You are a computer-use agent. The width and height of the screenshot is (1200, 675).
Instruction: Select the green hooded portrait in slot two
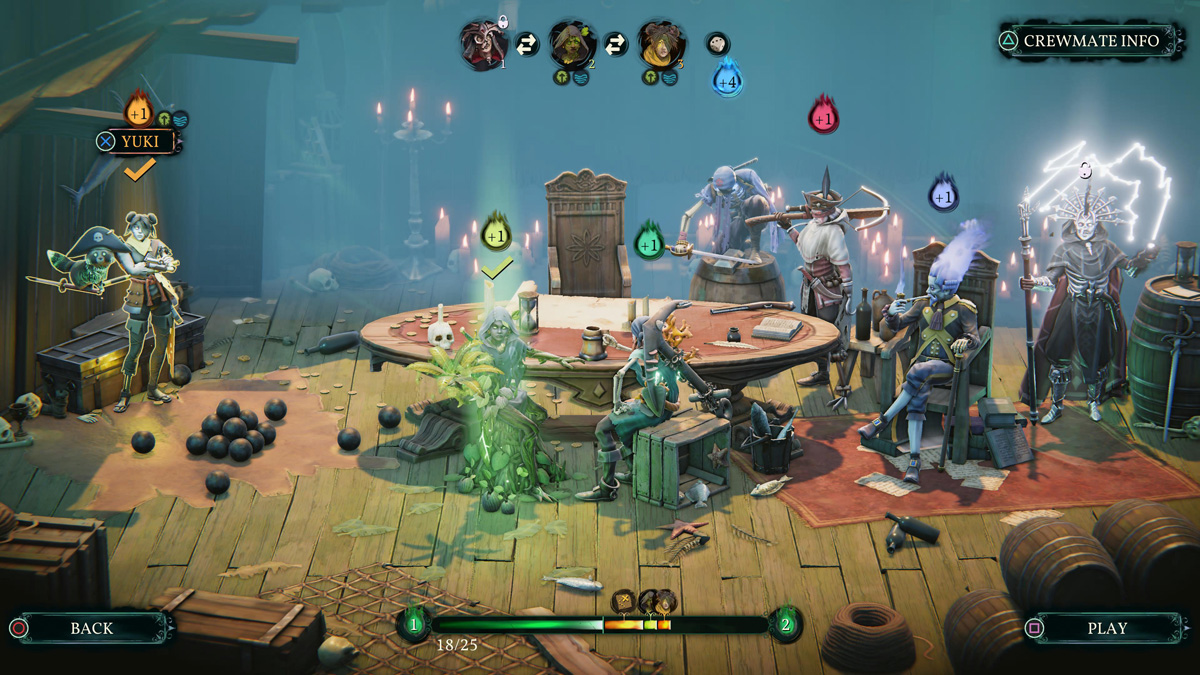[x=571, y=44]
